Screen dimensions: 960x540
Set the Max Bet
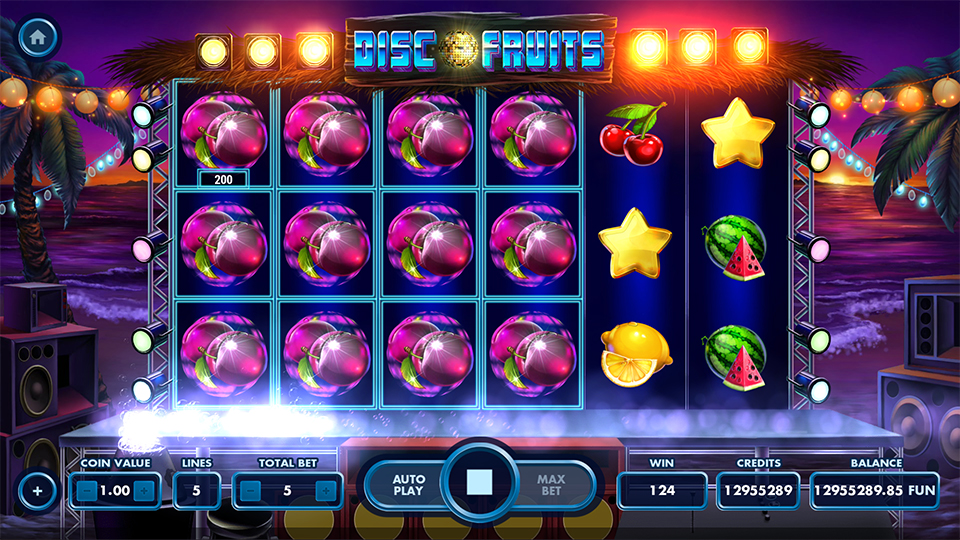[551, 485]
